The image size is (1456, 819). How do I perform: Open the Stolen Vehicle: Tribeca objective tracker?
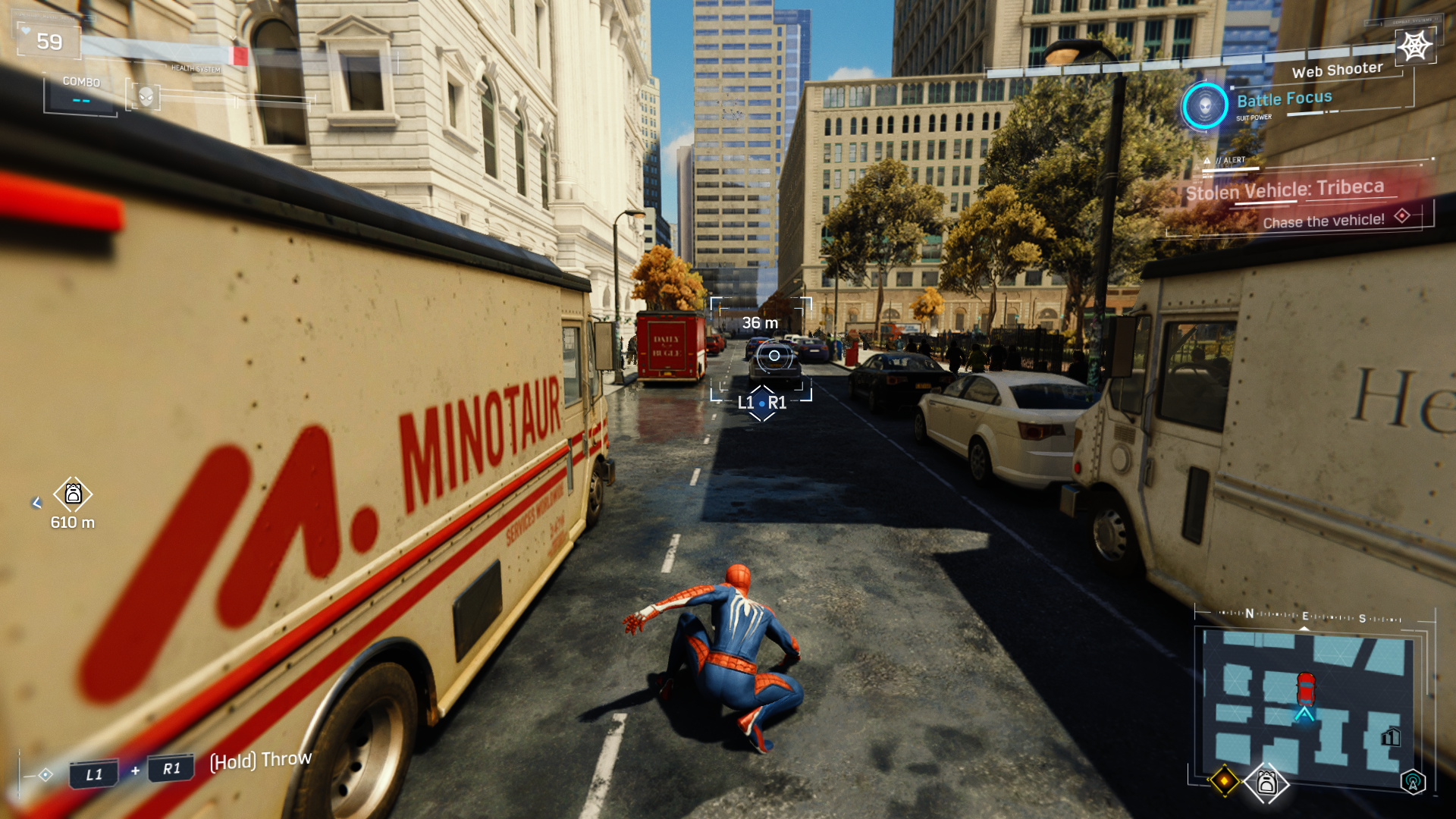tap(1285, 190)
